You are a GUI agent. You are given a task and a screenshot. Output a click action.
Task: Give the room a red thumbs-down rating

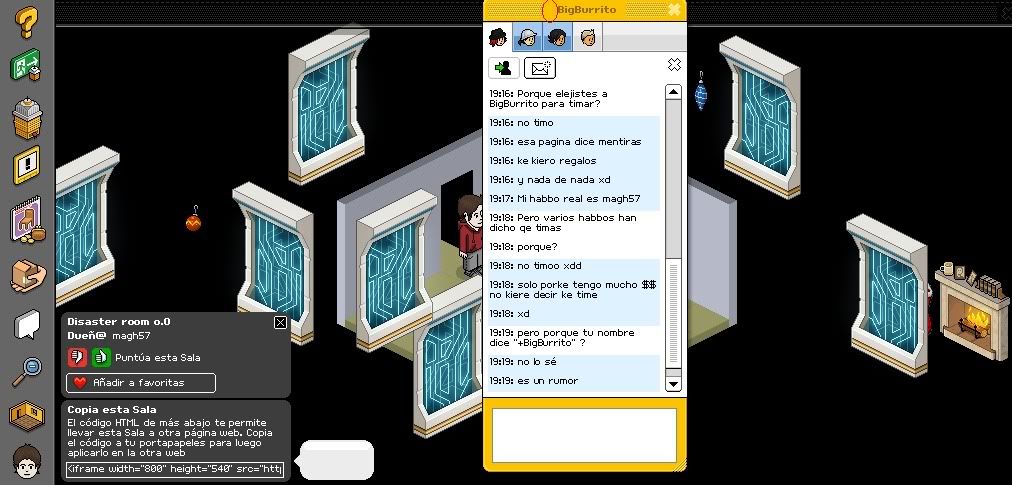click(x=77, y=357)
